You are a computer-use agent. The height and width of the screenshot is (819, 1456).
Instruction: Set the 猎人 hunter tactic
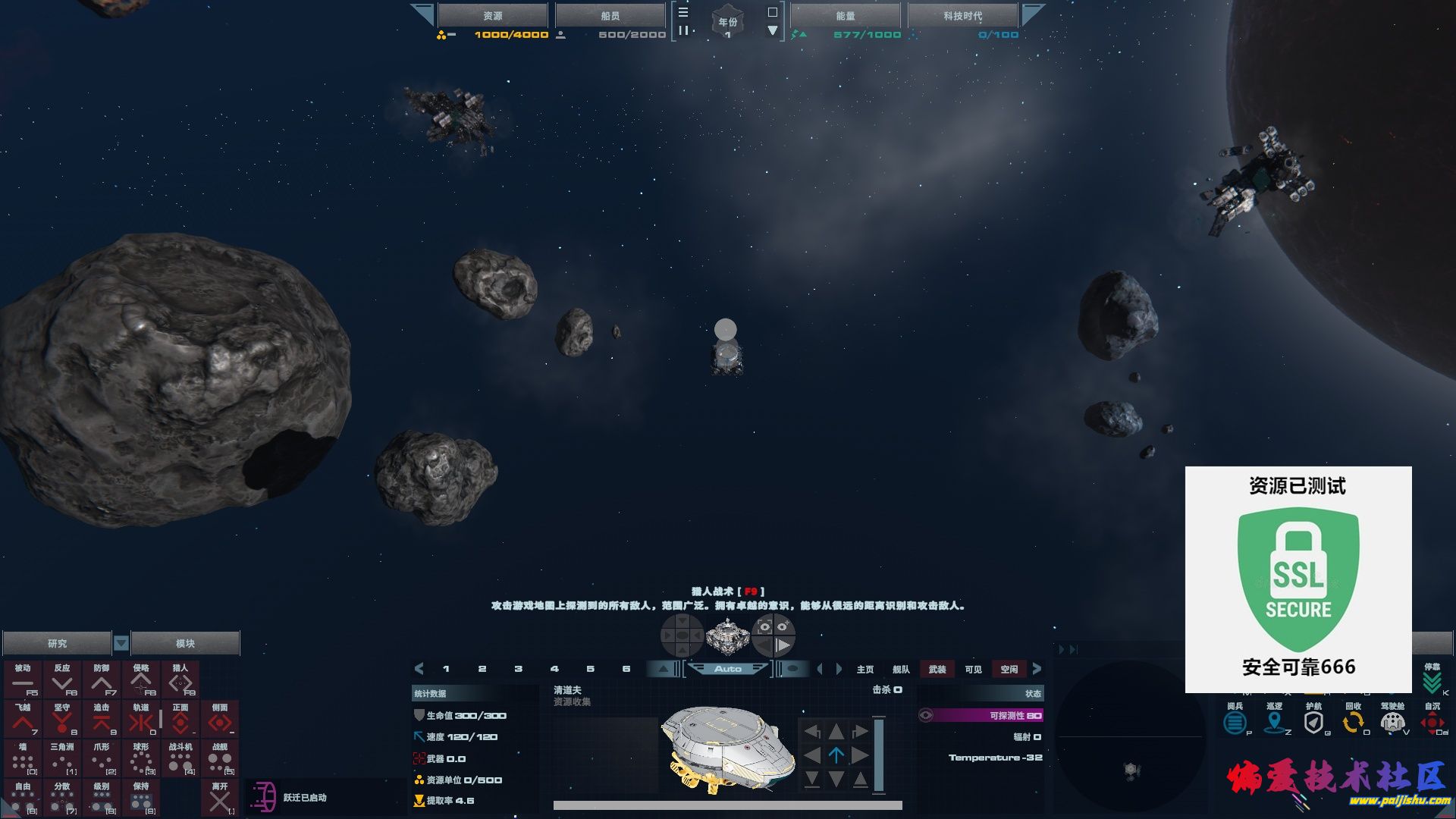pyautogui.click(x=180, y=679)
